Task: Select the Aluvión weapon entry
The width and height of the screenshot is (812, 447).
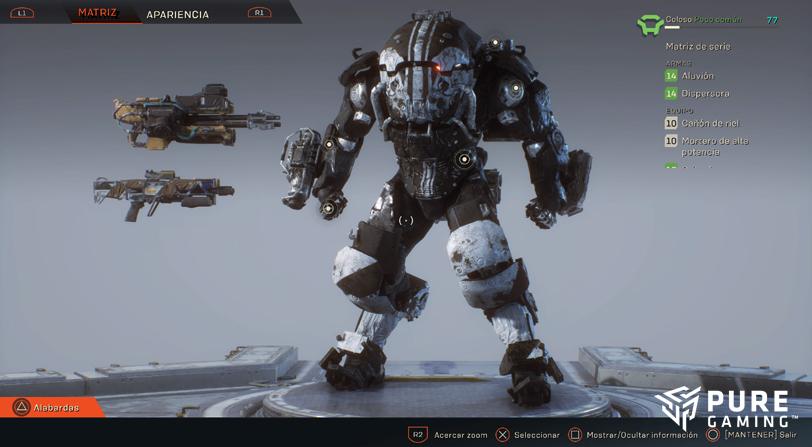Action: coord(696,76)
